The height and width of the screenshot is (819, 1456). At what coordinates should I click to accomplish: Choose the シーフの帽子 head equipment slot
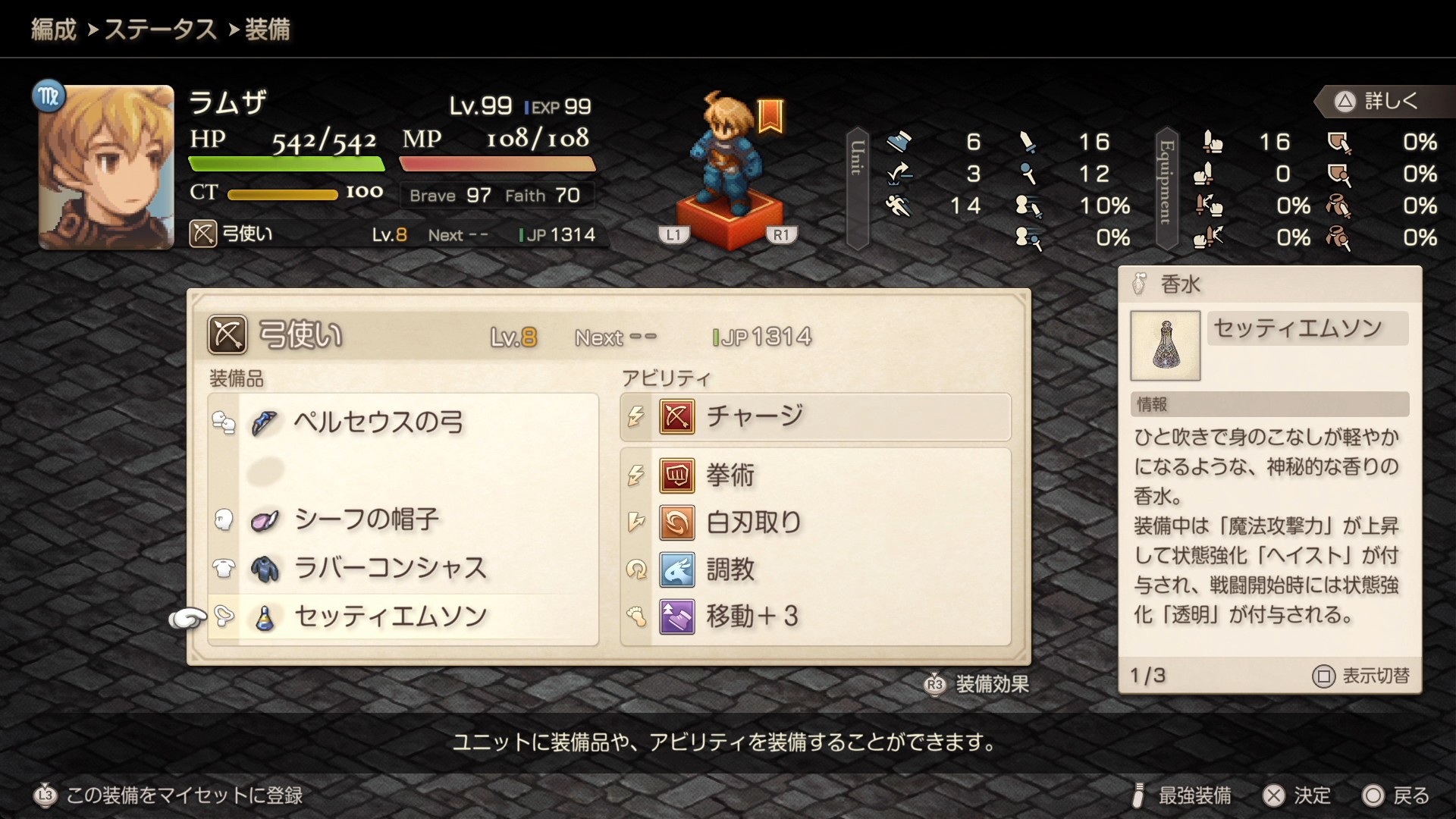402,520
